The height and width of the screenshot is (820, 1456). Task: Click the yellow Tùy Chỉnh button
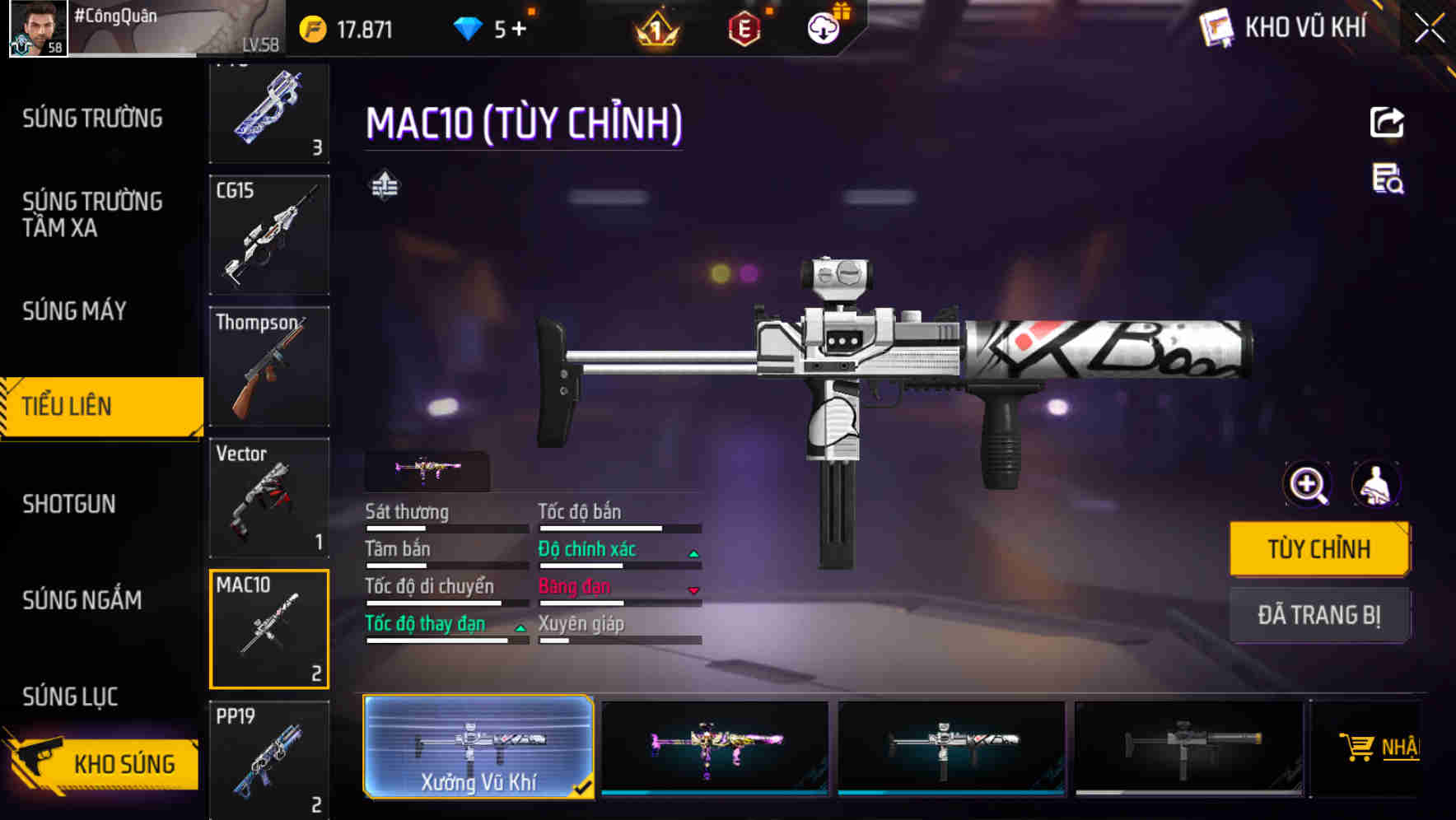[x=1318, y=548]
